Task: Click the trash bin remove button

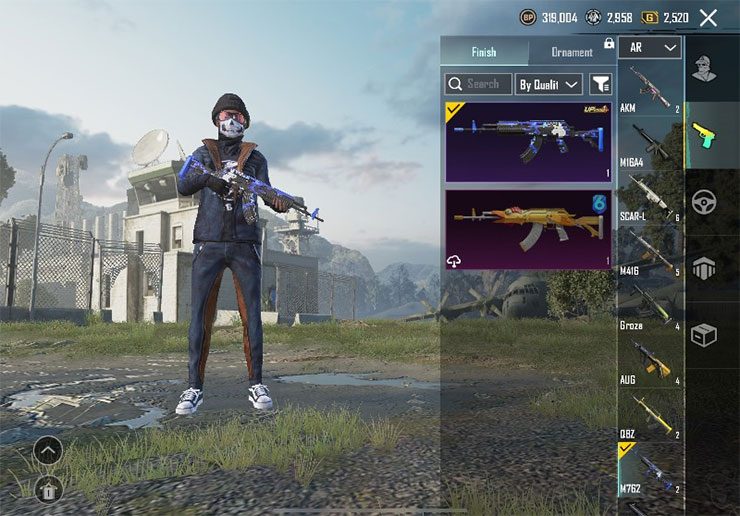Action: 47,488
